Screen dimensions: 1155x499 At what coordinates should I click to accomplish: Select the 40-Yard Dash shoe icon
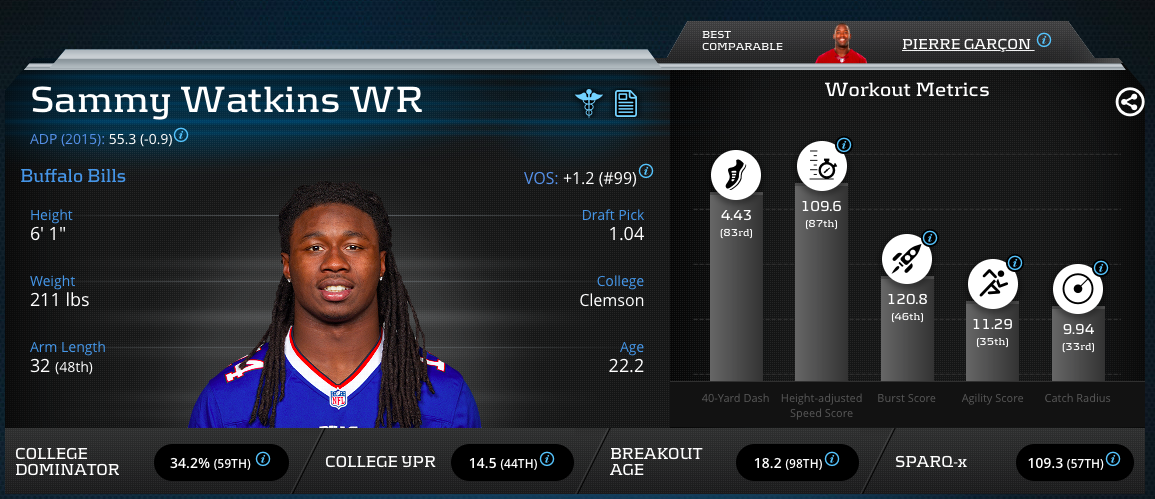pos(736,173)
